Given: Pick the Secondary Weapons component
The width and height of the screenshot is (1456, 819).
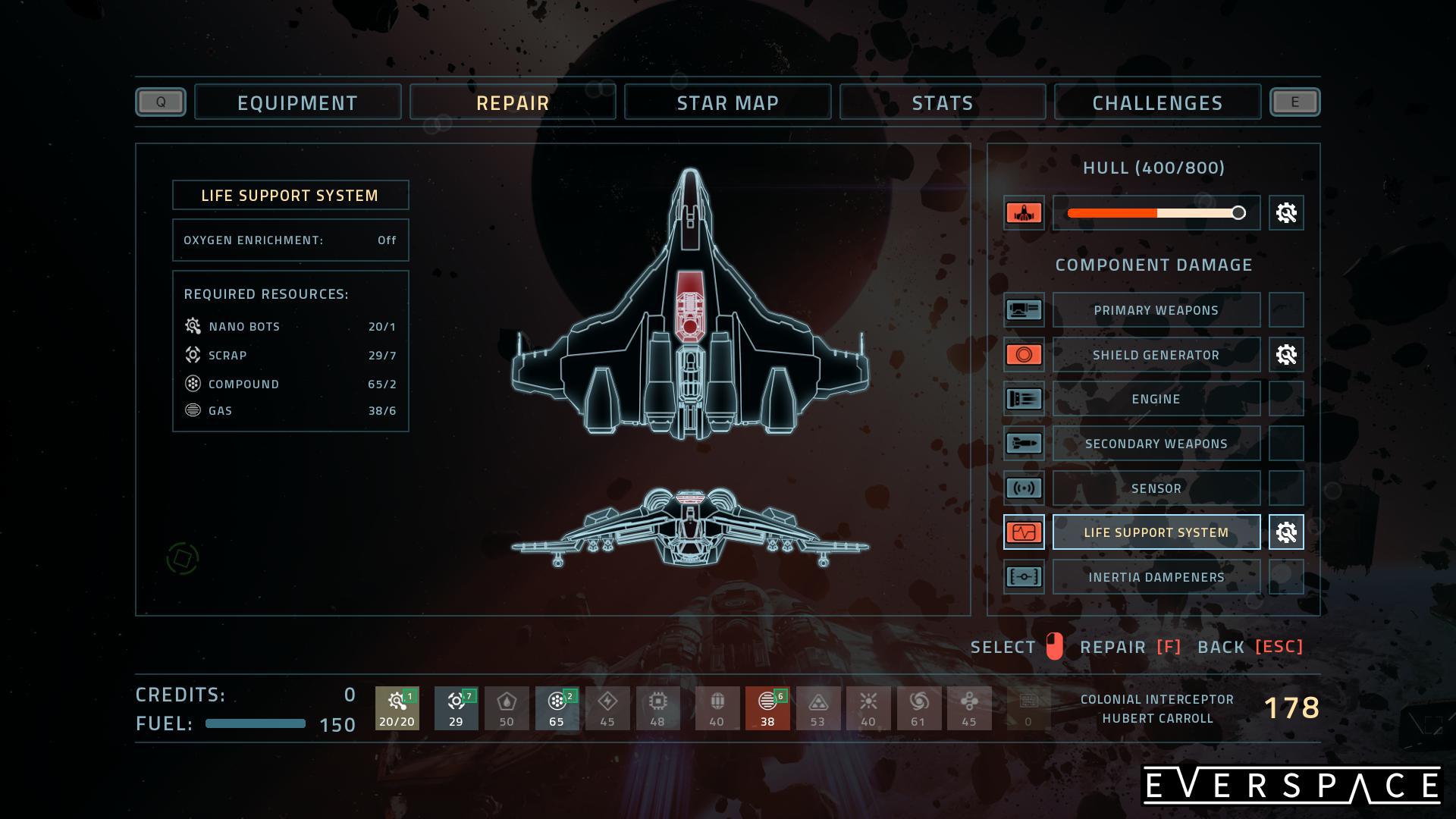Looking at the screenshot, I should [1156, 444].
